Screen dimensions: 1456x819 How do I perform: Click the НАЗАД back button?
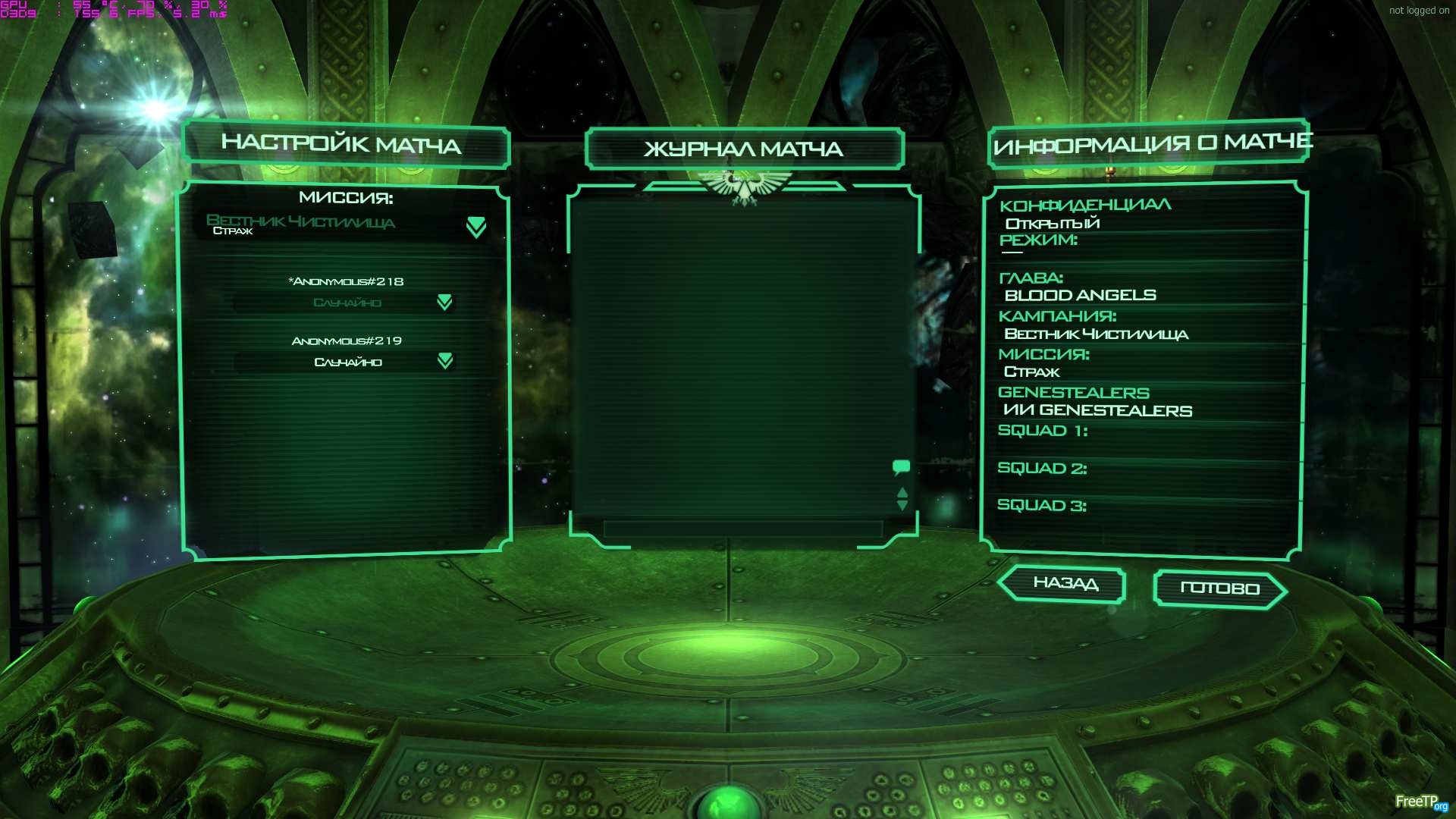tap(1064, 583)
